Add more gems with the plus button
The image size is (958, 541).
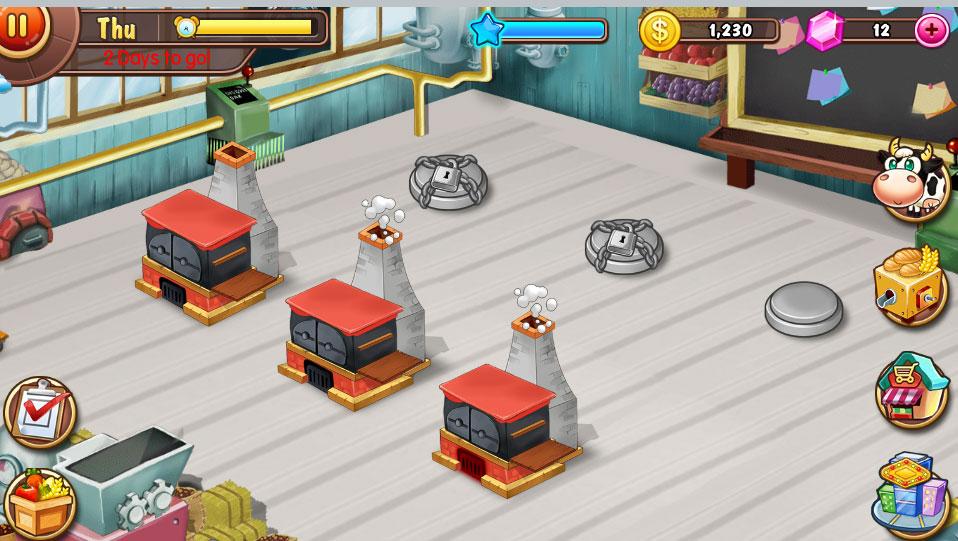pos(931,30)
